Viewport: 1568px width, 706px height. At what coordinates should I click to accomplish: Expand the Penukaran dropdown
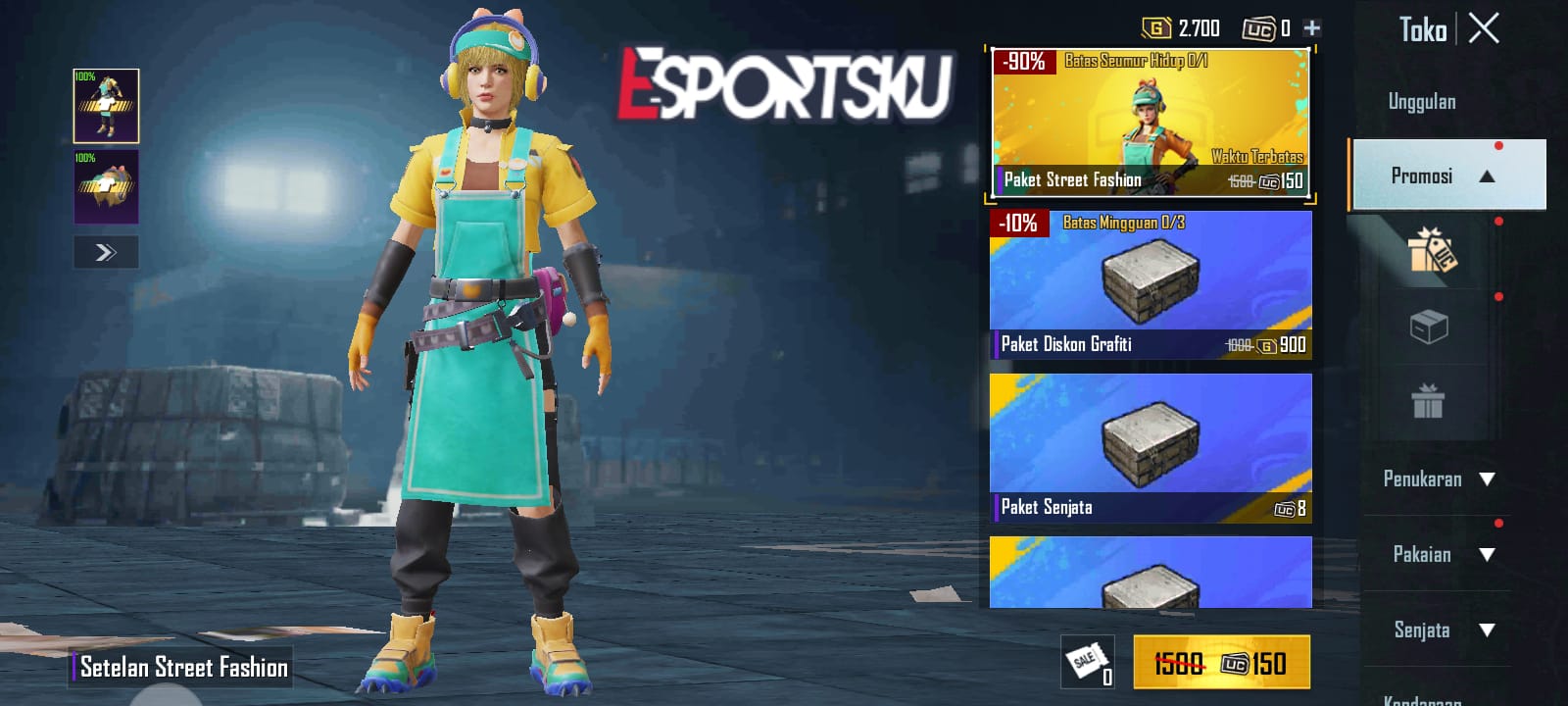tap(1435, 479)
